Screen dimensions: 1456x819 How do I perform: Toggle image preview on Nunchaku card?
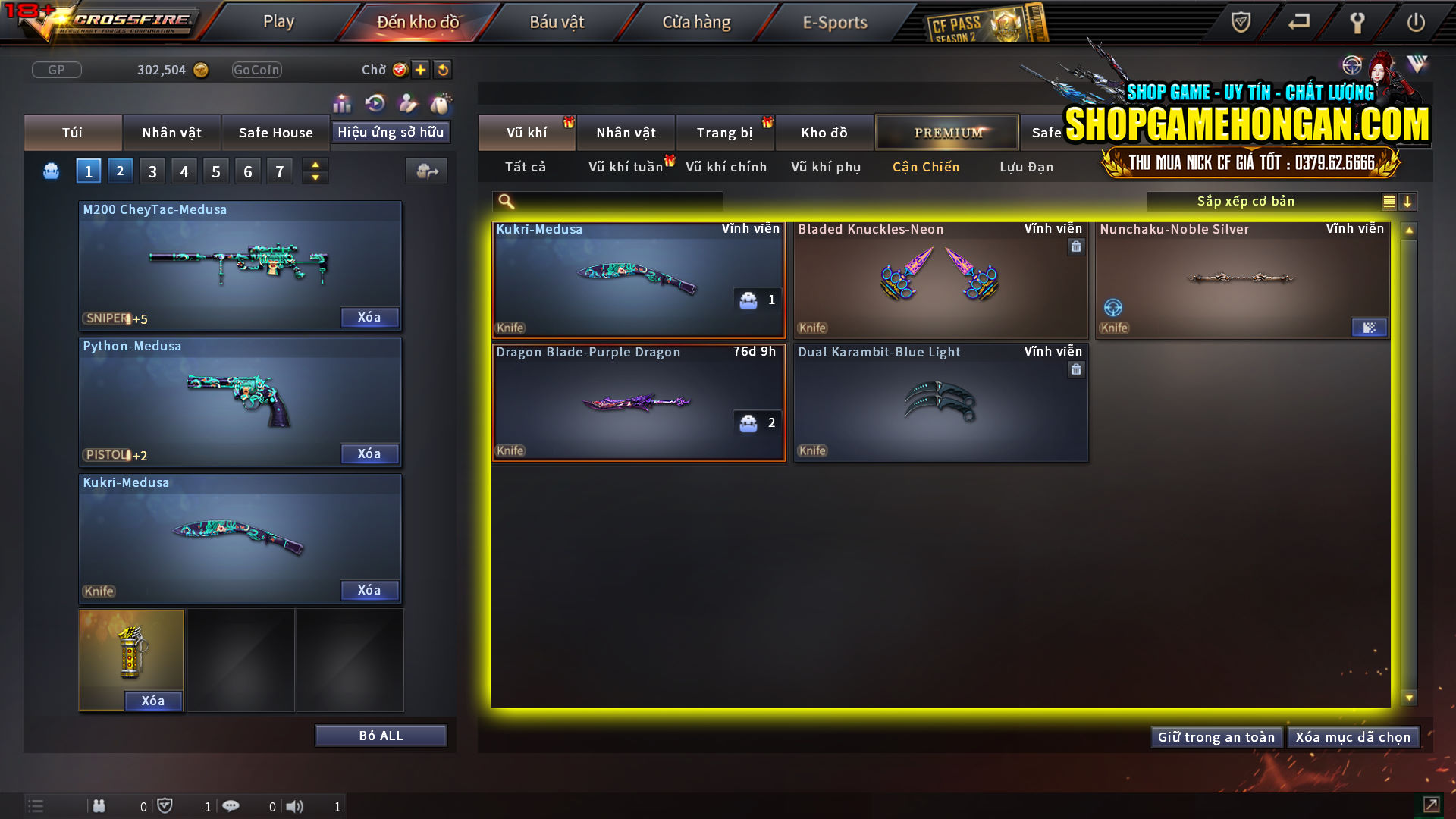[1369, 327]
